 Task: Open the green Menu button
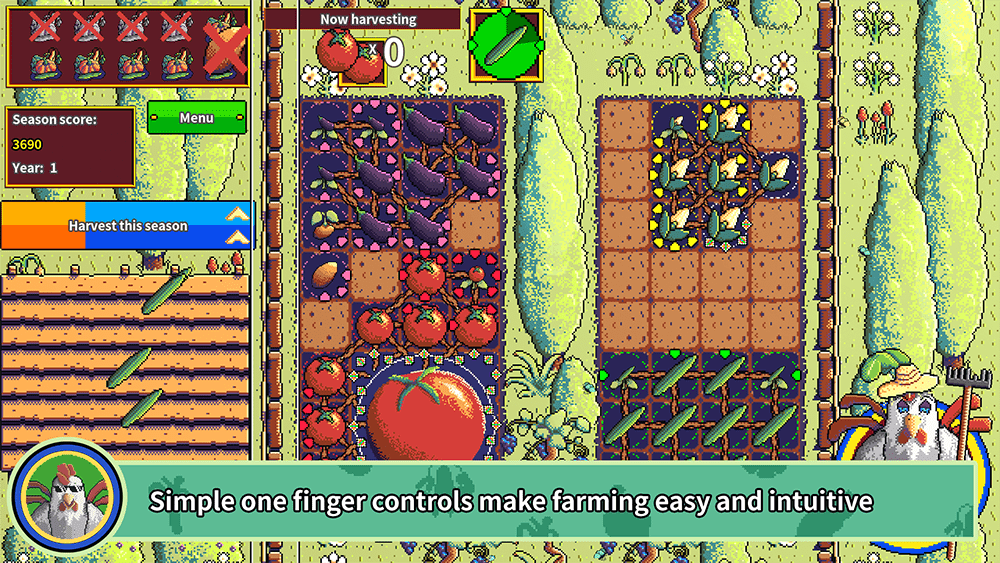coord(197,118)
